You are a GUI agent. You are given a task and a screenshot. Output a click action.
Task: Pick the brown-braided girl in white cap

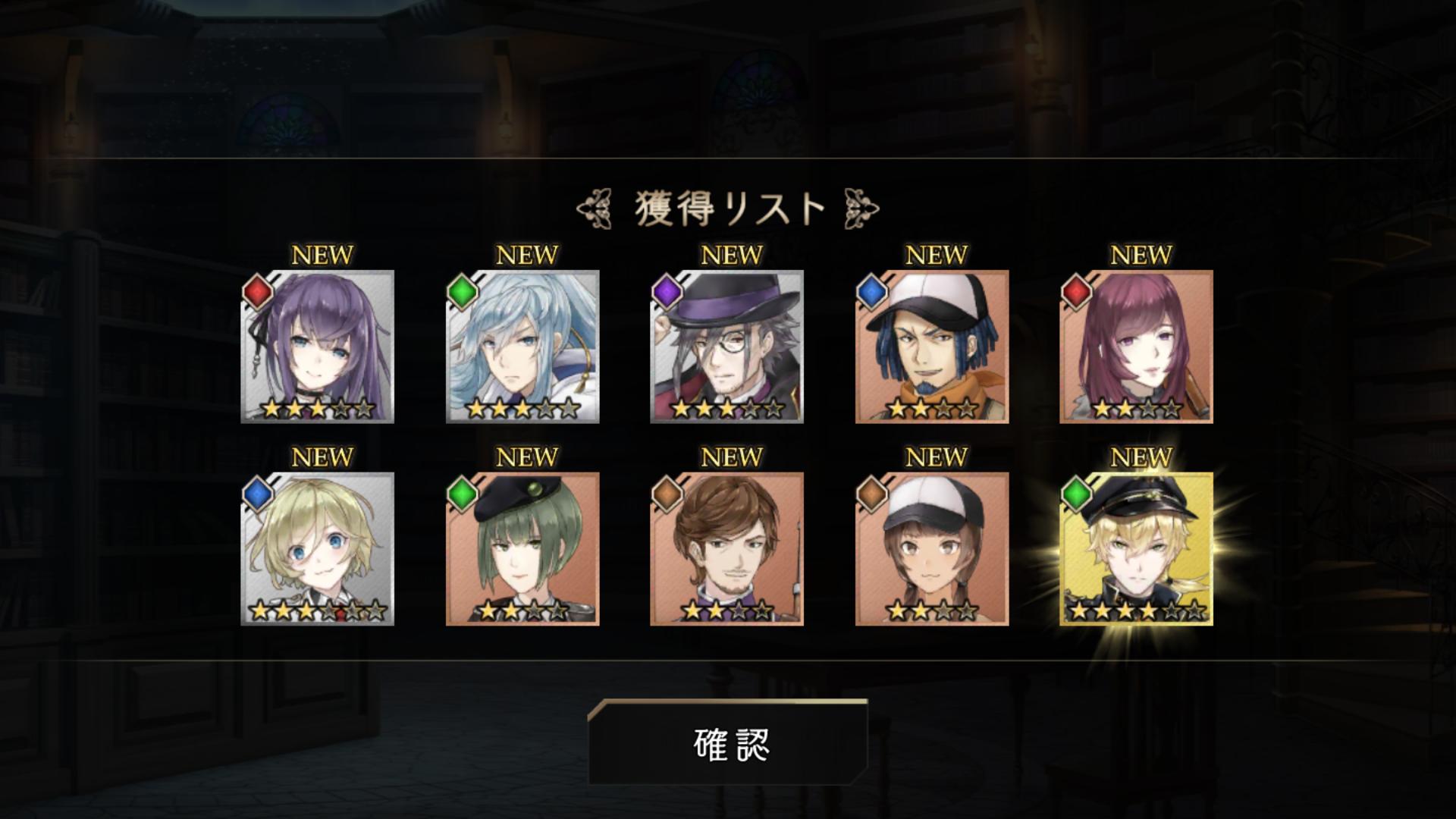click(x=932, y=549)
